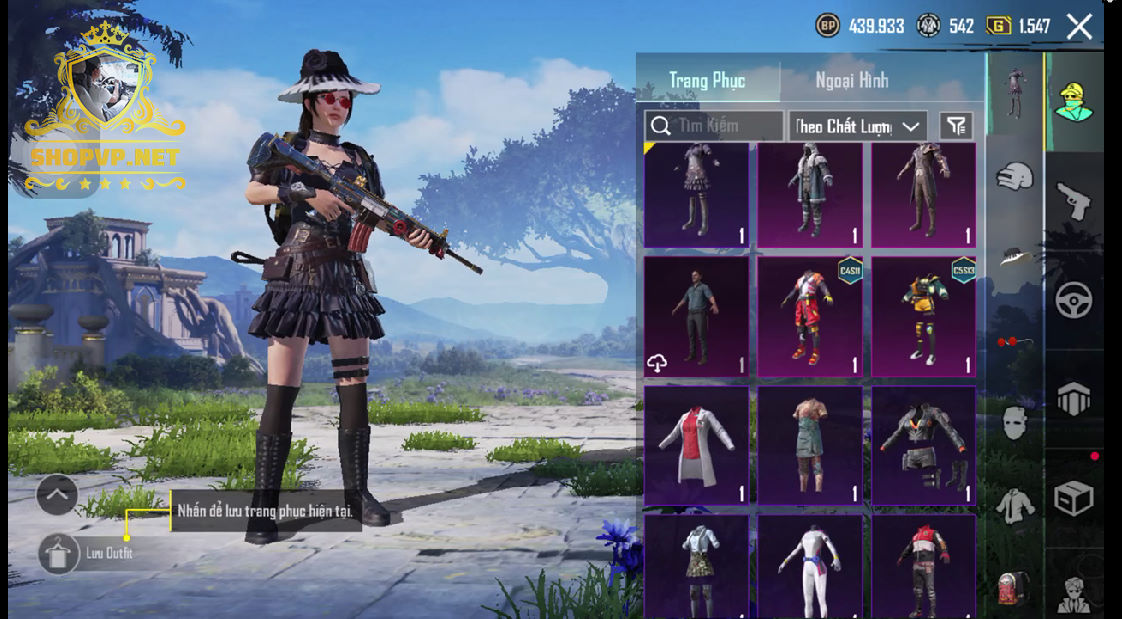Show the red glasses accessory category

(1012, 343)
